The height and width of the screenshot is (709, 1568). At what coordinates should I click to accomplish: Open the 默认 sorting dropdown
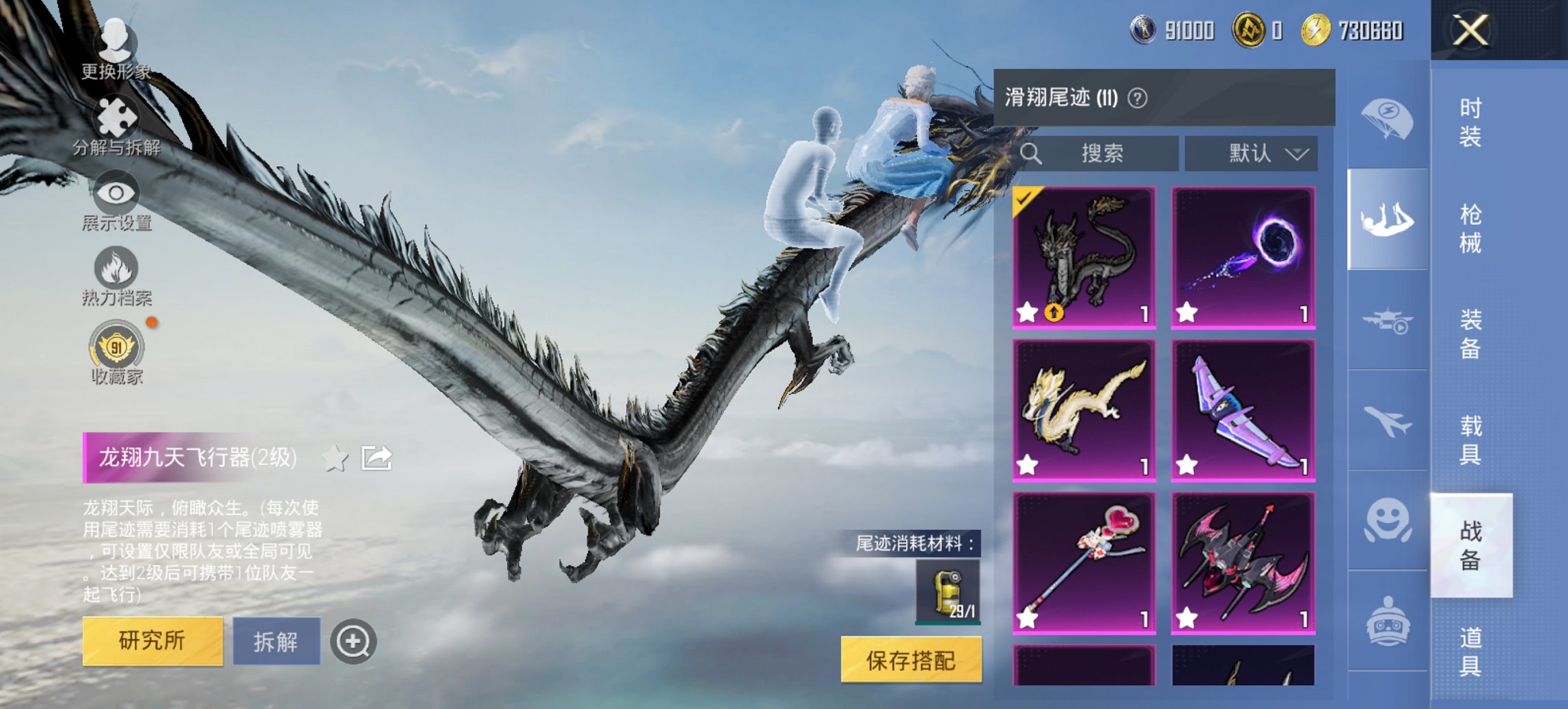point(1254,153)
